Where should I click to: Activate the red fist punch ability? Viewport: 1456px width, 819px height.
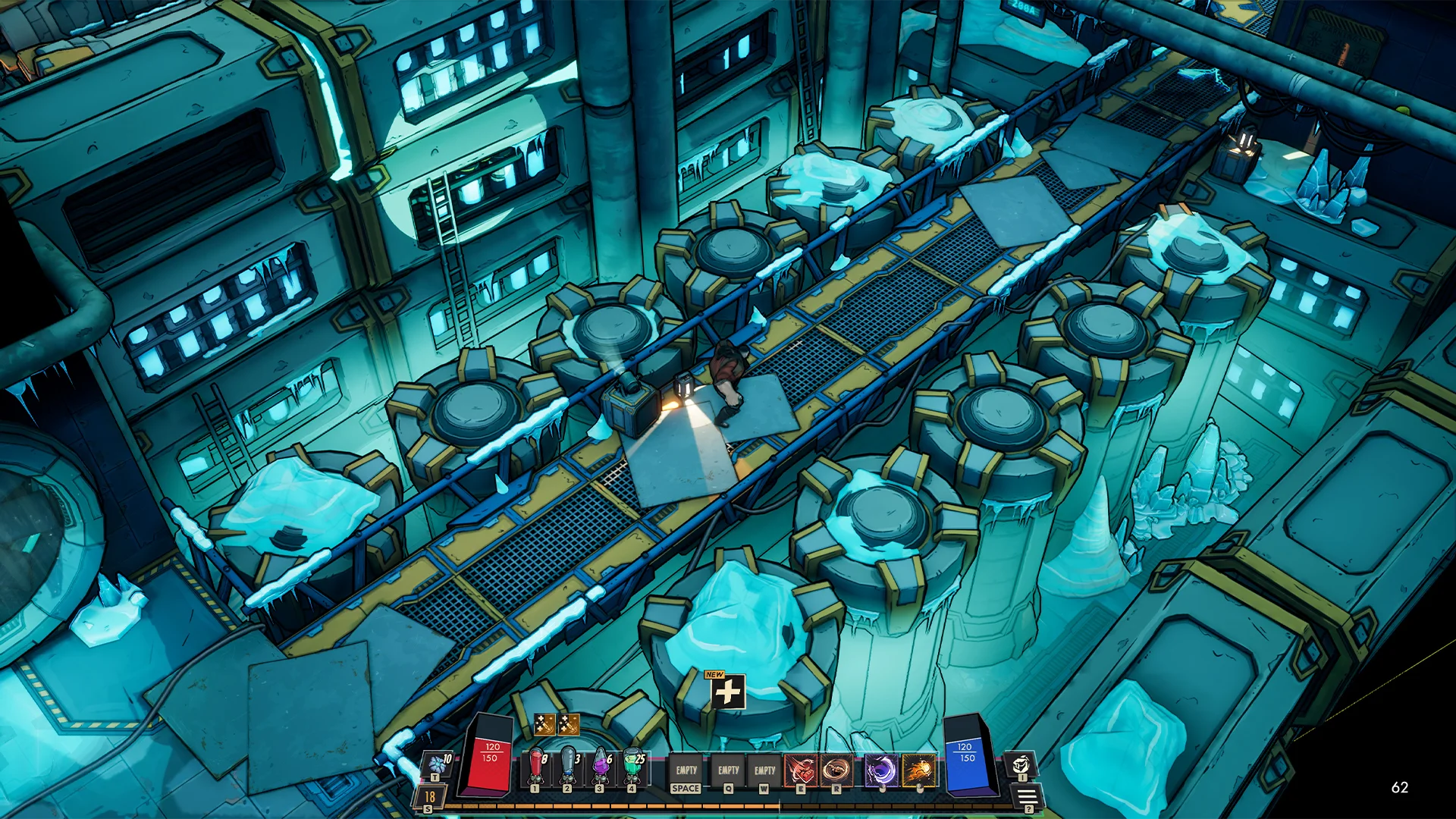click(801, 770)
